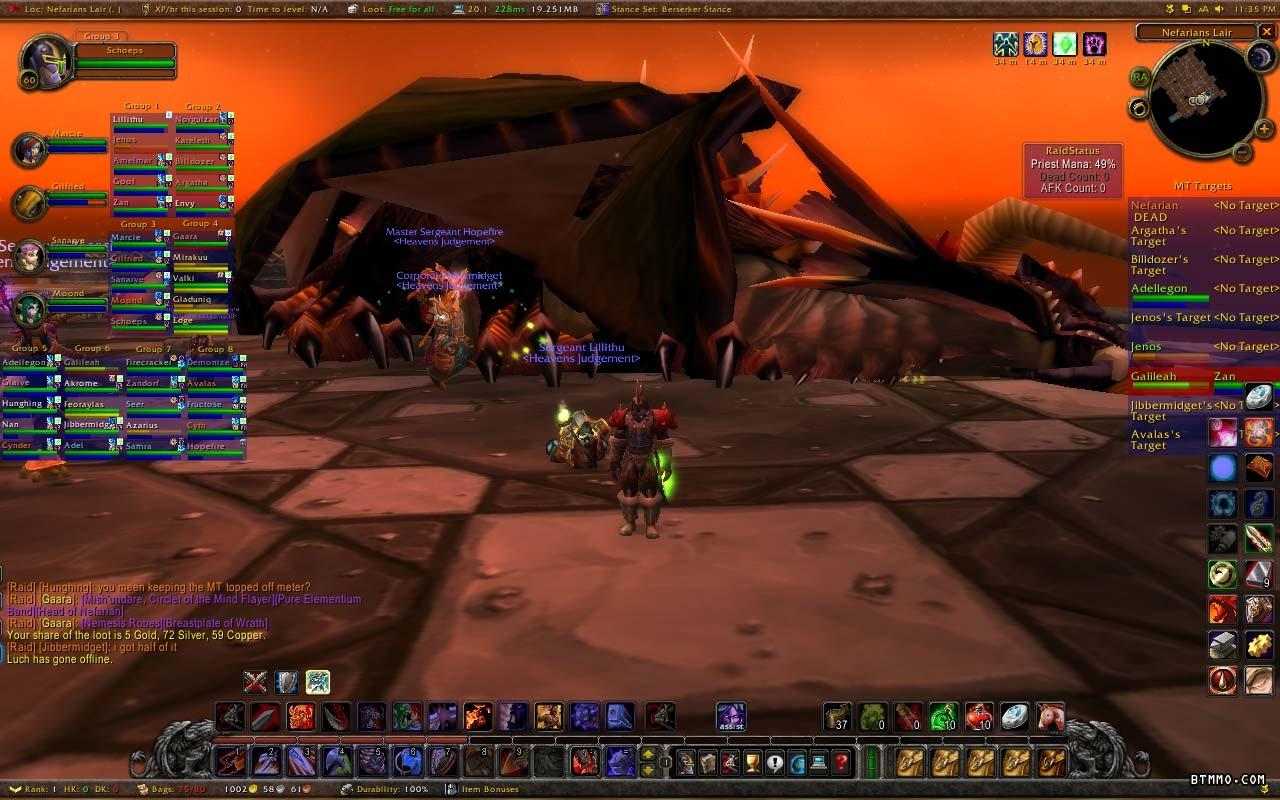Open the gold trophy micro menu button

753,762
